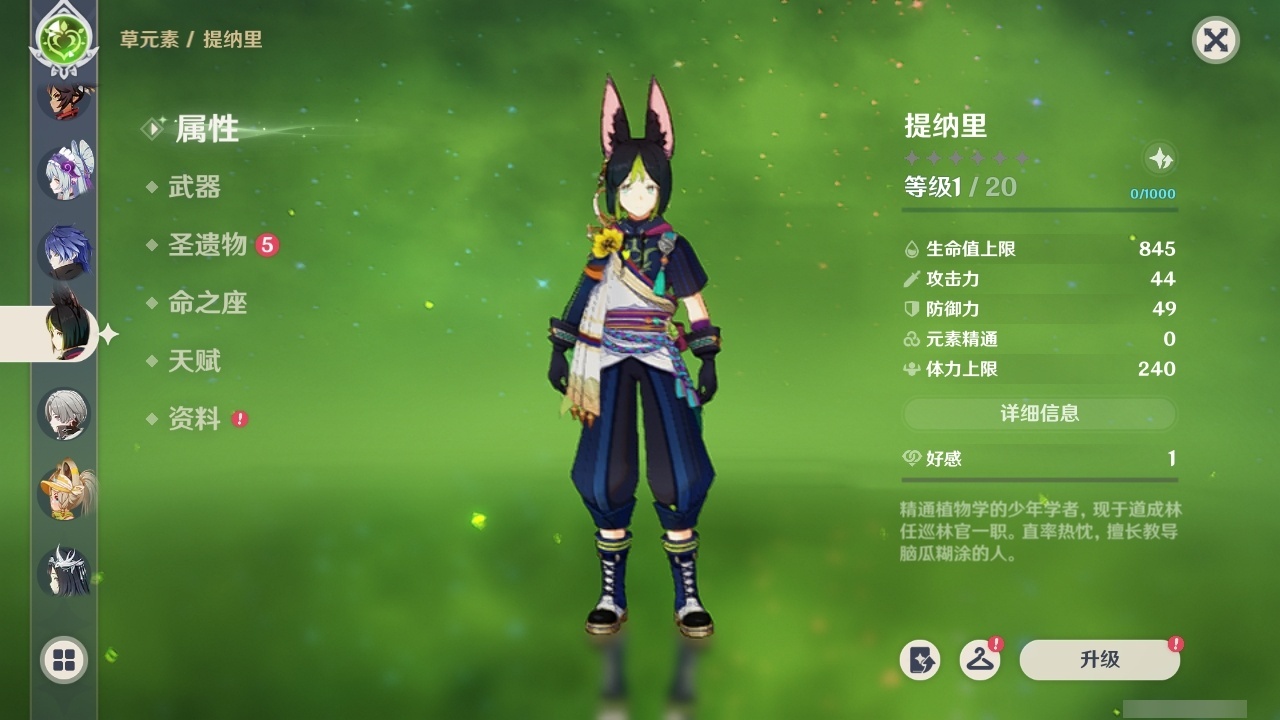
Task: Open the character's HP stat via droplet icon
Action: click(x=912, y=249)
